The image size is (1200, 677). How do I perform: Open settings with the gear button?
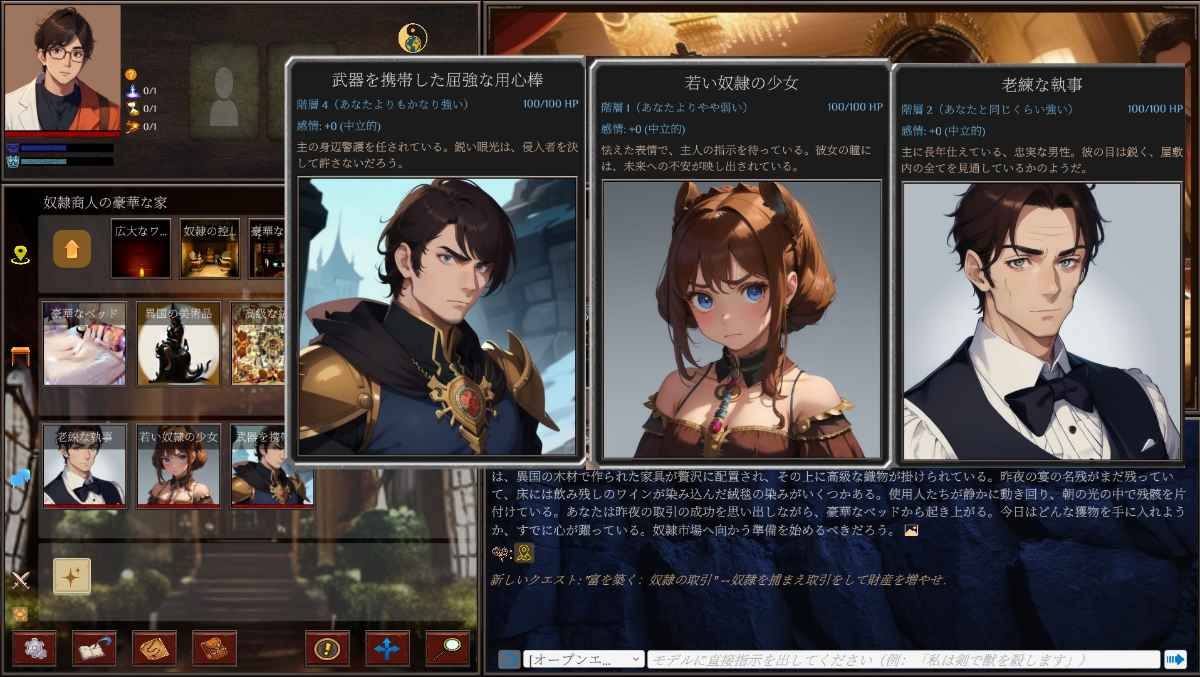coord(34,648)
